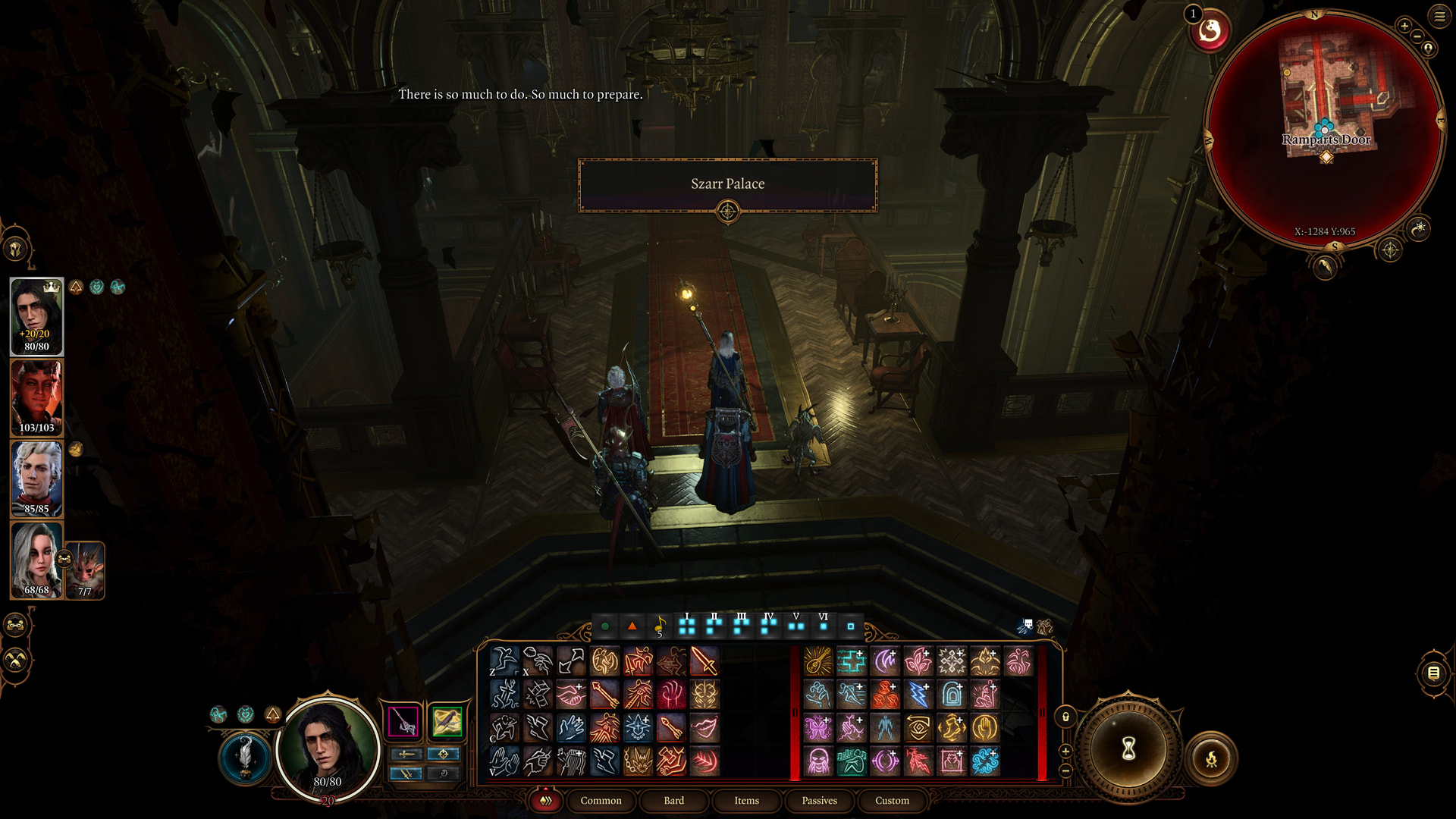
Task: Cast the blue lightning bolt spell
Action: pyautogui.click(x=918, y=695)
